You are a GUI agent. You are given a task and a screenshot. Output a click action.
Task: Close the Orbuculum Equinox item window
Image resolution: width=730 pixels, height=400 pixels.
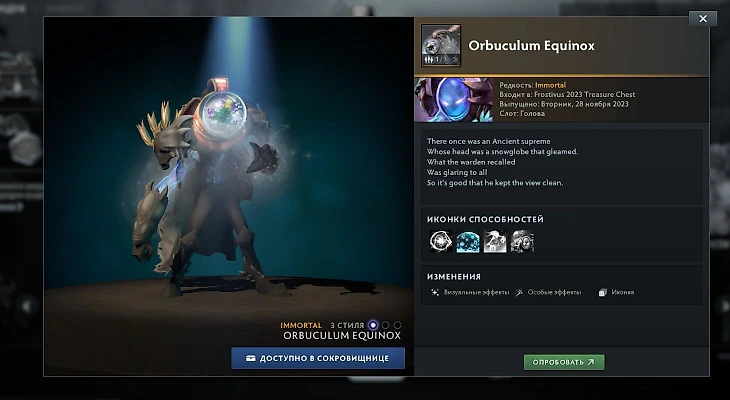tap(703, 18)
